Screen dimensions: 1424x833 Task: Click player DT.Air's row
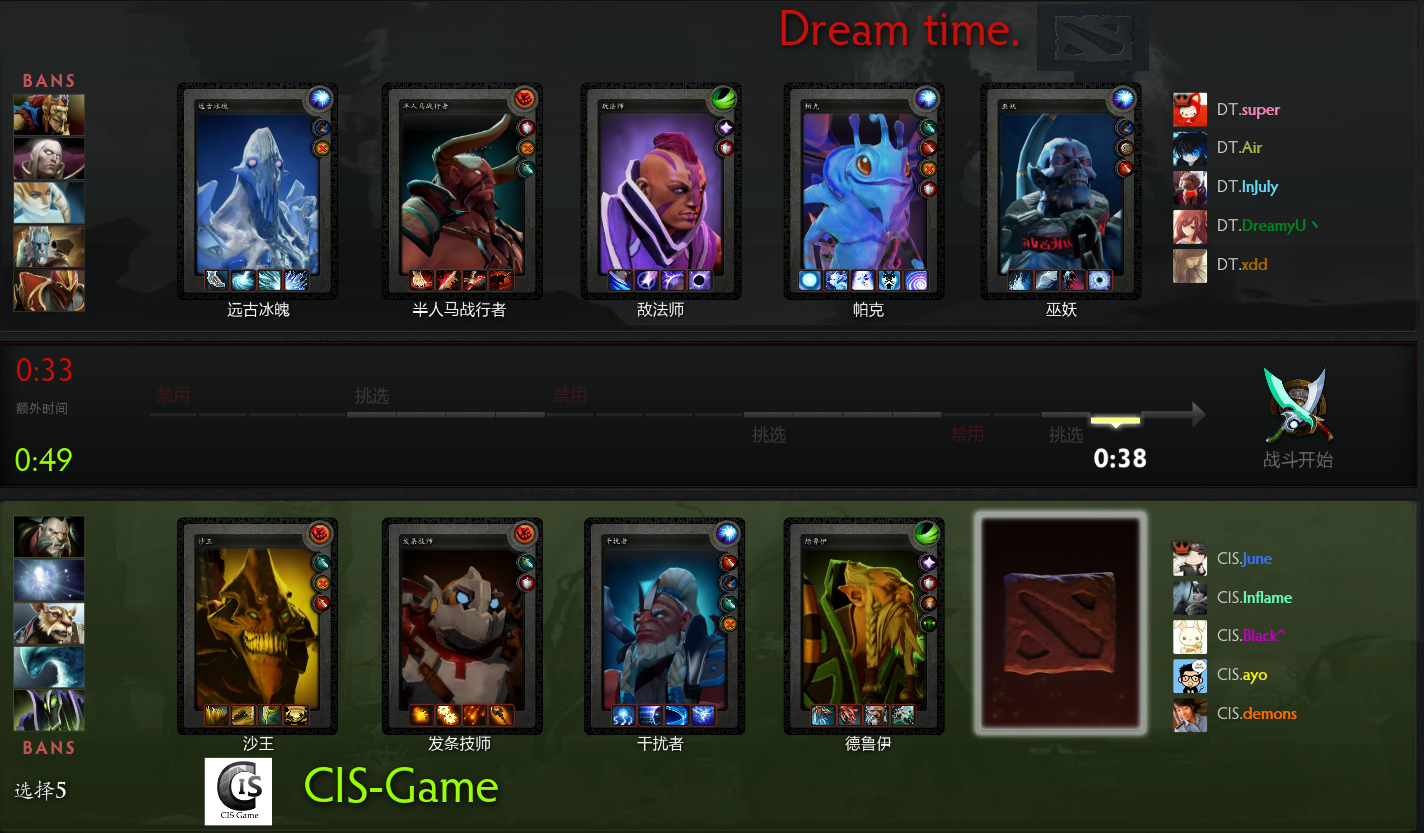tap(1239, 148)
